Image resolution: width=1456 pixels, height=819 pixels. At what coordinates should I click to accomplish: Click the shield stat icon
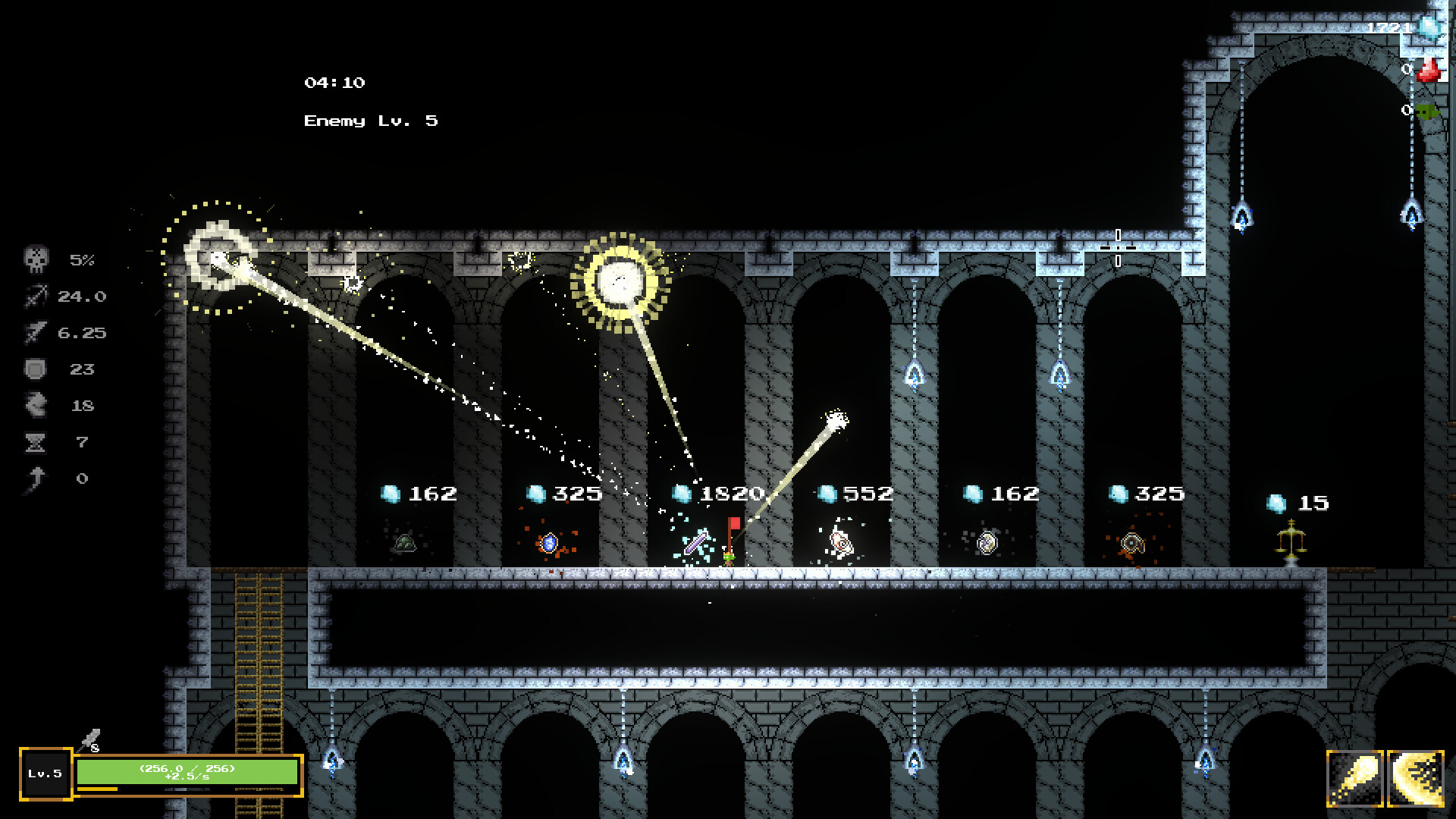(x=36, y=369)
